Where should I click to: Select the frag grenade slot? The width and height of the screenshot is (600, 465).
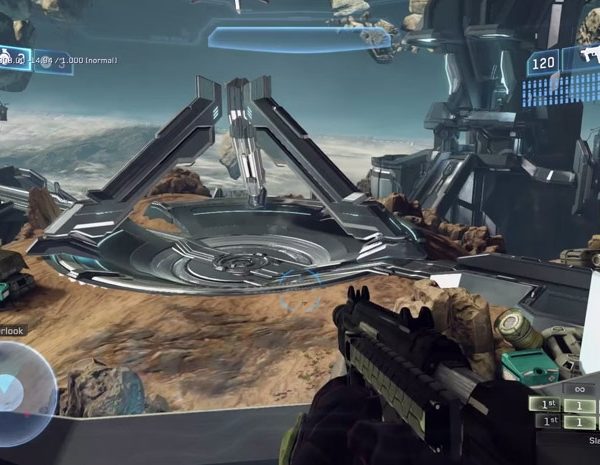14,57
